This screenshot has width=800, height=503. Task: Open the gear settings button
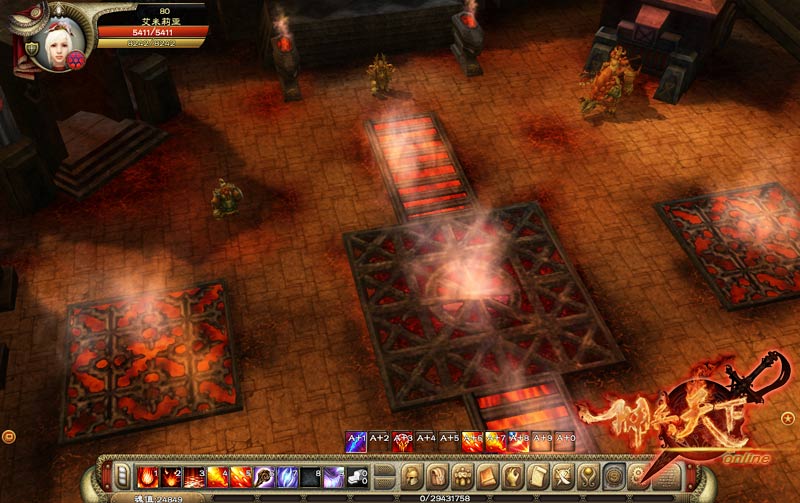point(638,474)
